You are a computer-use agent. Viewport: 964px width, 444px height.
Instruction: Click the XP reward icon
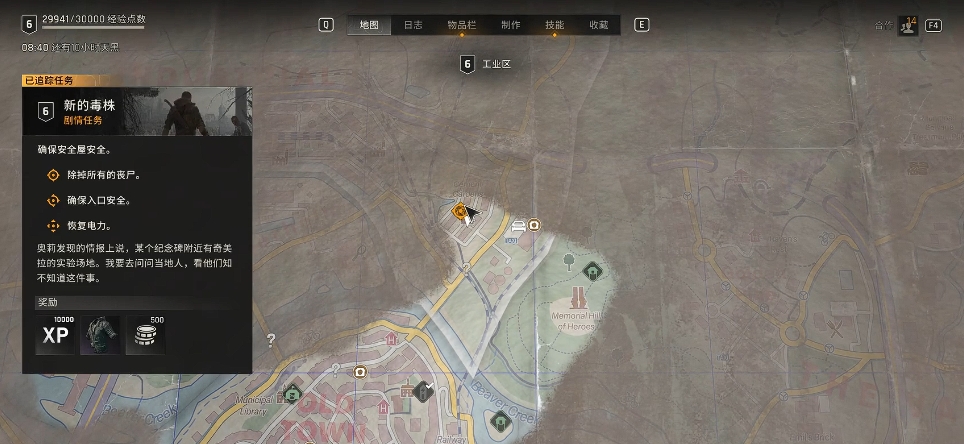tap(56, 336)
